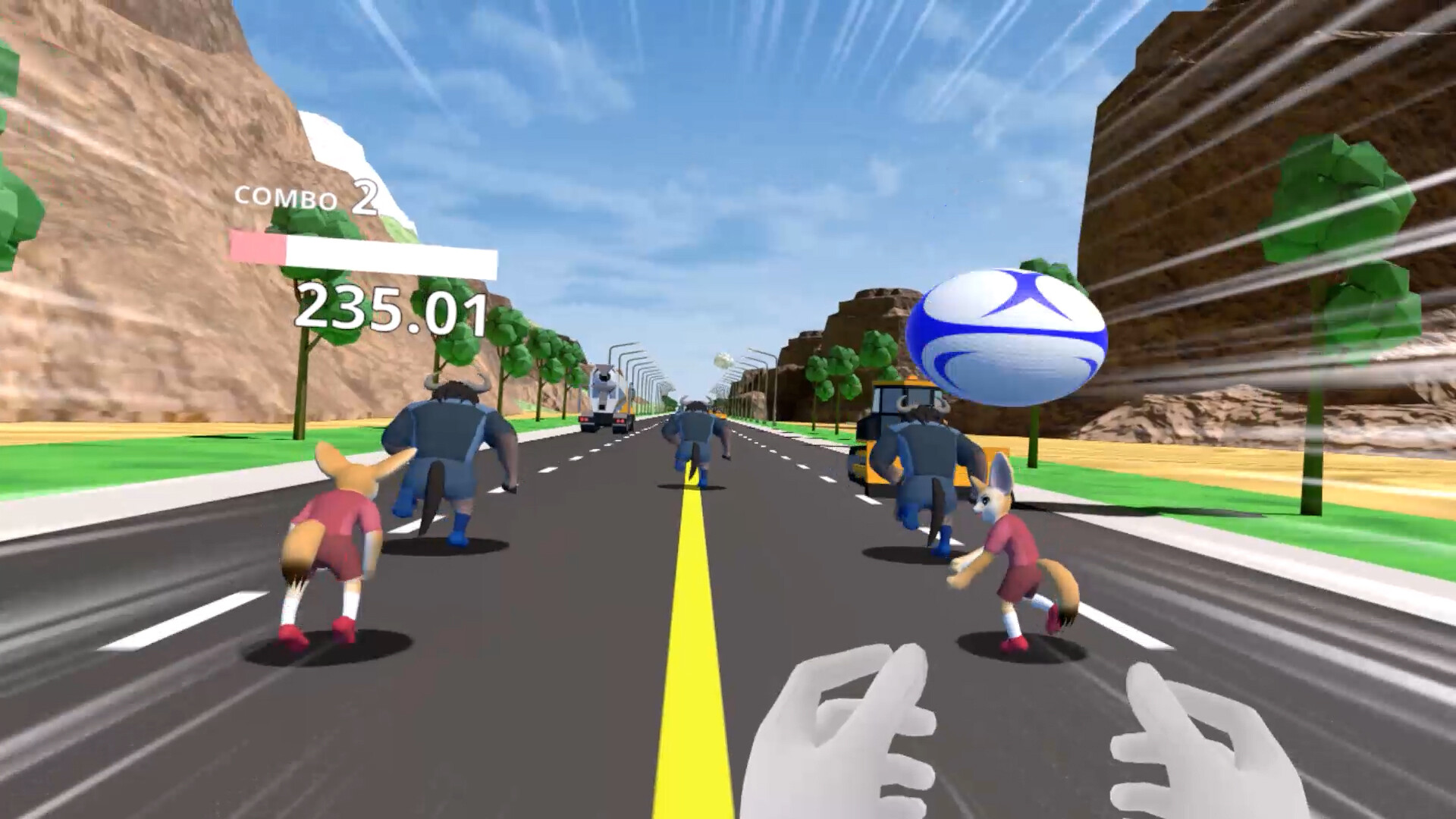The width and height of the screenshot is (1456, 819).
Task: Click the pink combo progress bar
Action: (x=258, y=246)
